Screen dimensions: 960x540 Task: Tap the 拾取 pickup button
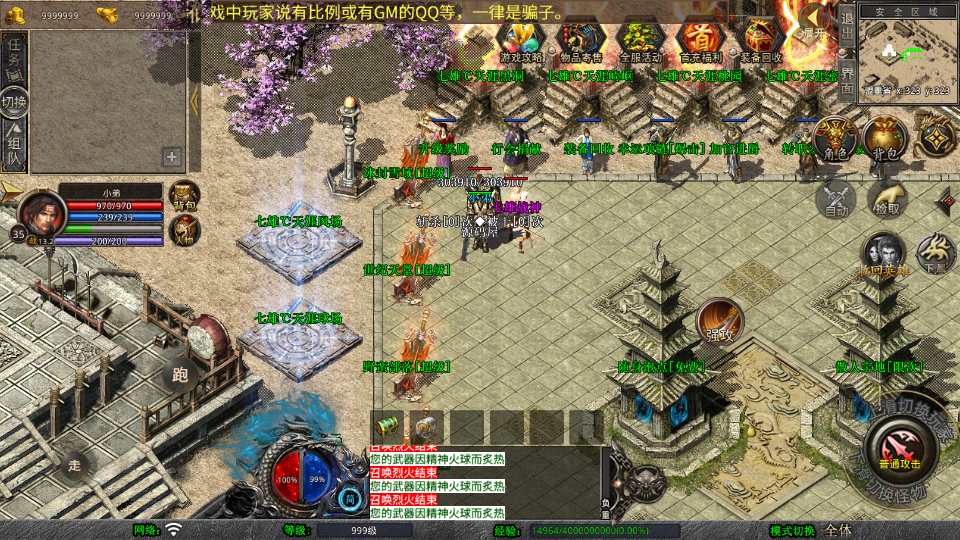tap(885, 199)
